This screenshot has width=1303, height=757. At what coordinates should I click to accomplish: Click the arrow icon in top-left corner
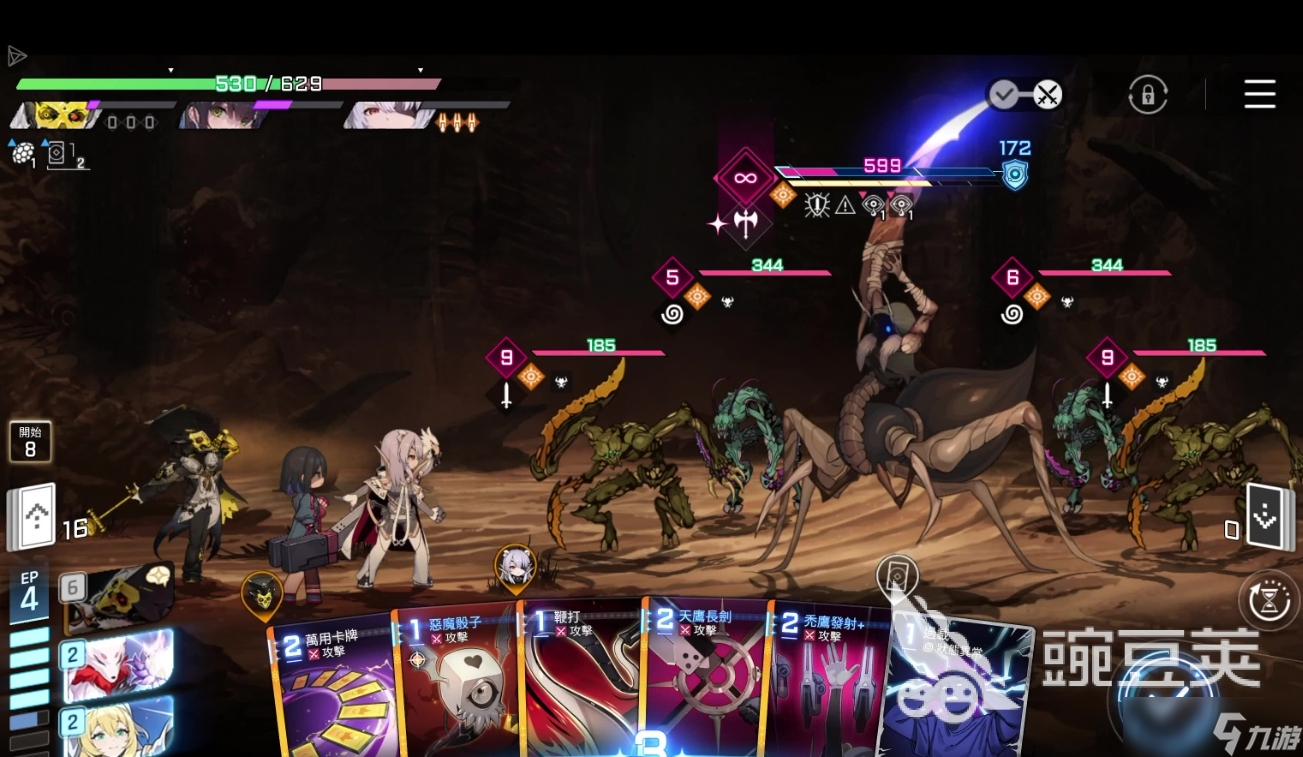click(x=17, y=56)
